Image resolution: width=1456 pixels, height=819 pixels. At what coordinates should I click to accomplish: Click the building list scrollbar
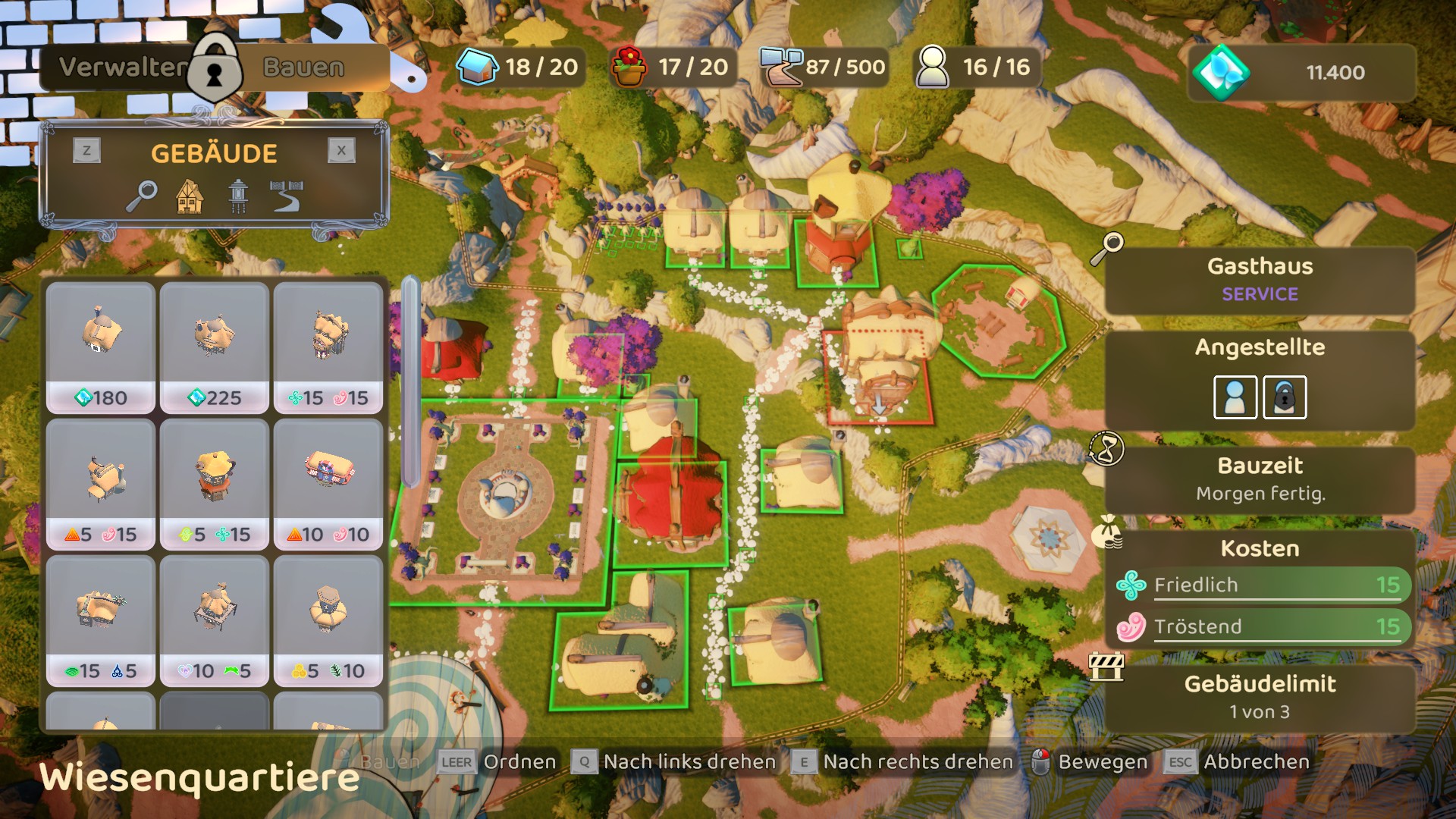coord(410,383)
